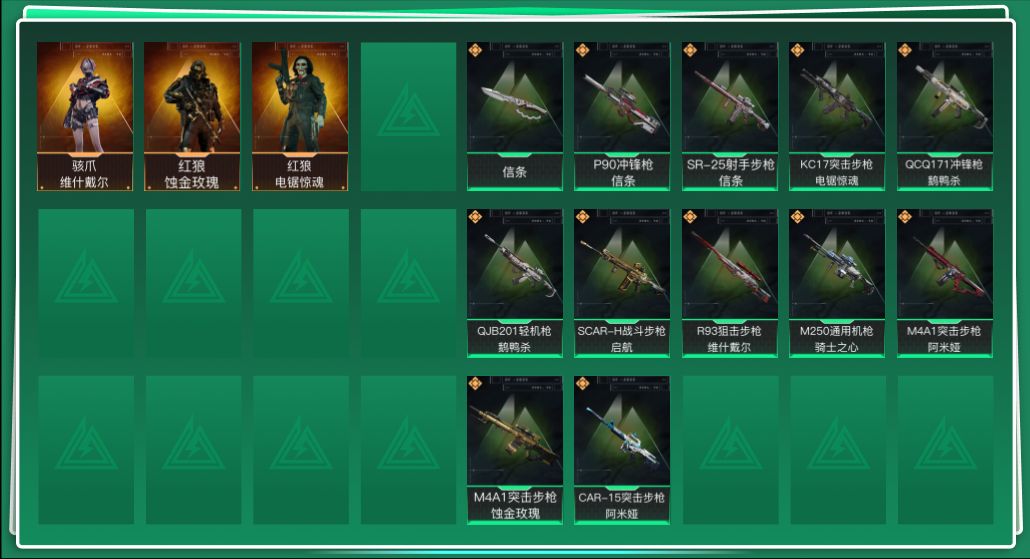Select the 骇爪 维什戴尔 operator skin card
Image resolution: width=1030 pixels, height=559 pixels.
point(85,115)
